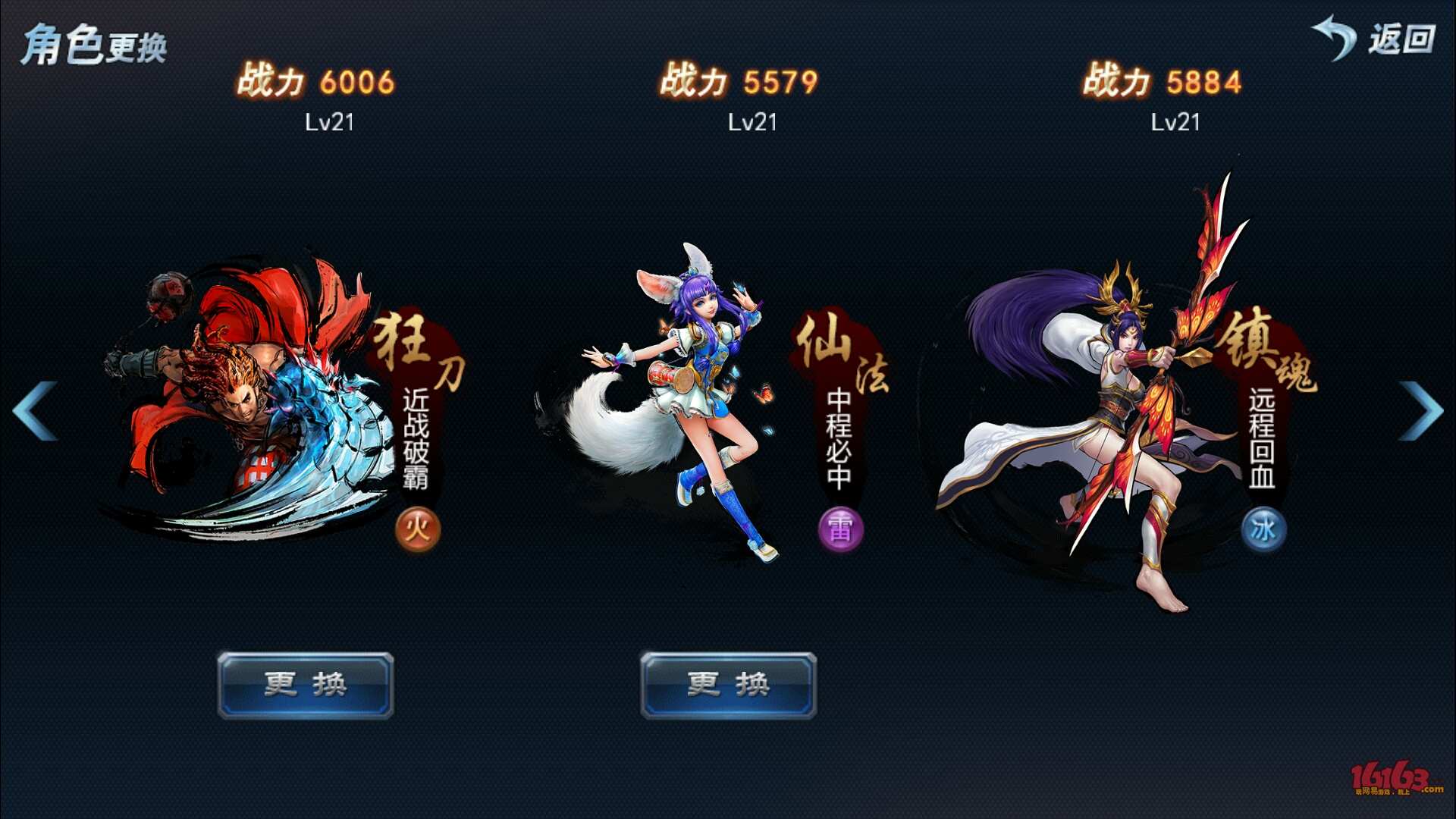Tap the 火 fire element icon
This screenshot has width=1456, height=819.
coord(418,529)
